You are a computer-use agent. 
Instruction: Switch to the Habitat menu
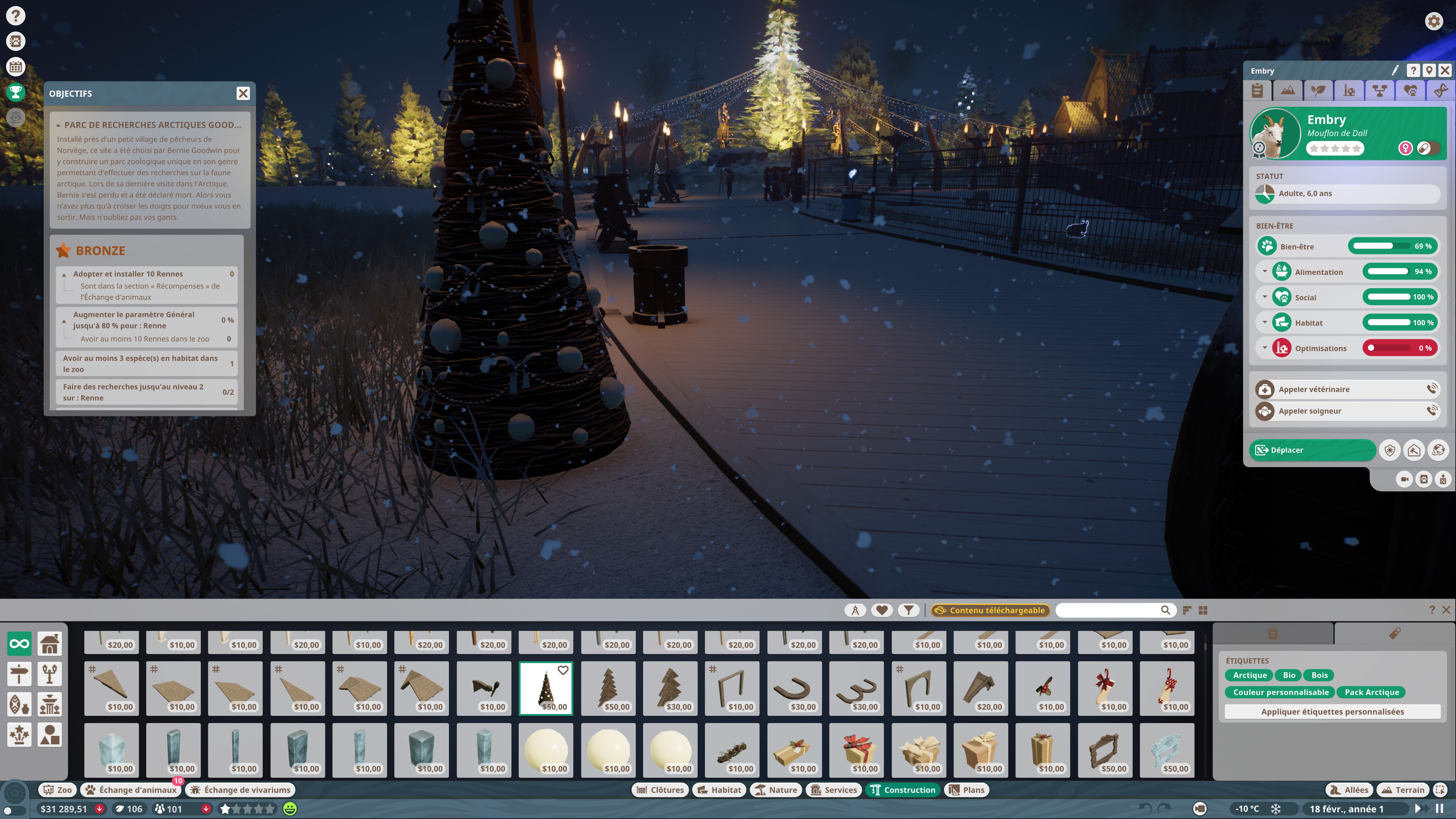coord(719,789)
